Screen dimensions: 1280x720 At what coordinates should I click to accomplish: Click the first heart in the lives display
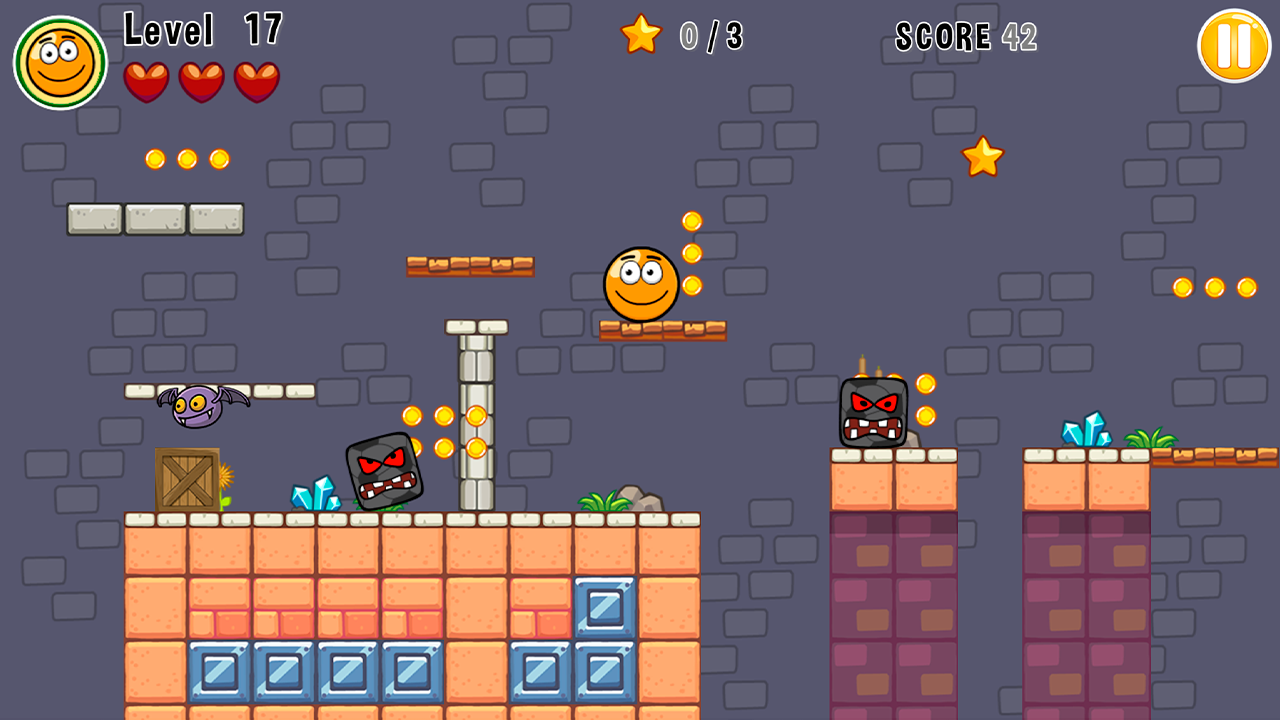(146, 81)
